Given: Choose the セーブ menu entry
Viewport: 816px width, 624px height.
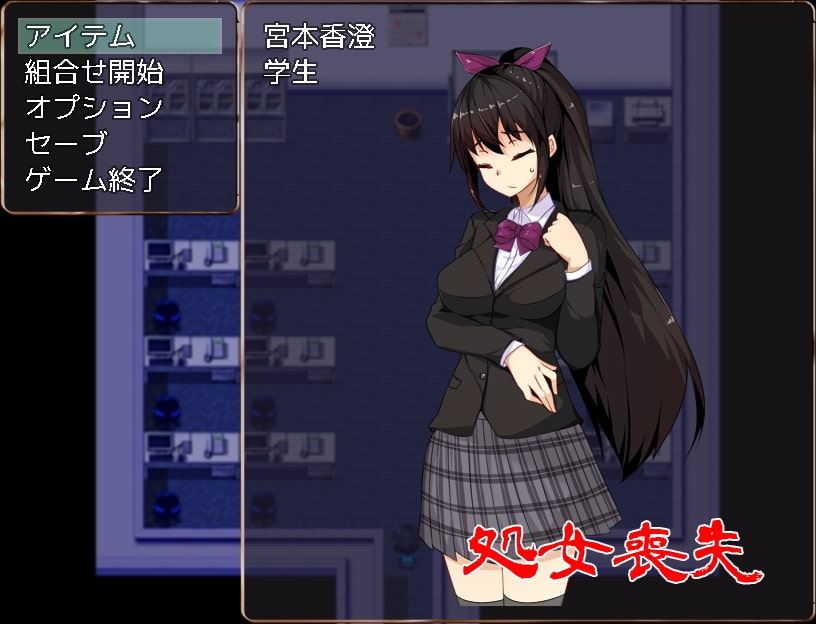Looking at the screenshot, I should pyautogui.click(x=65, y=144).
